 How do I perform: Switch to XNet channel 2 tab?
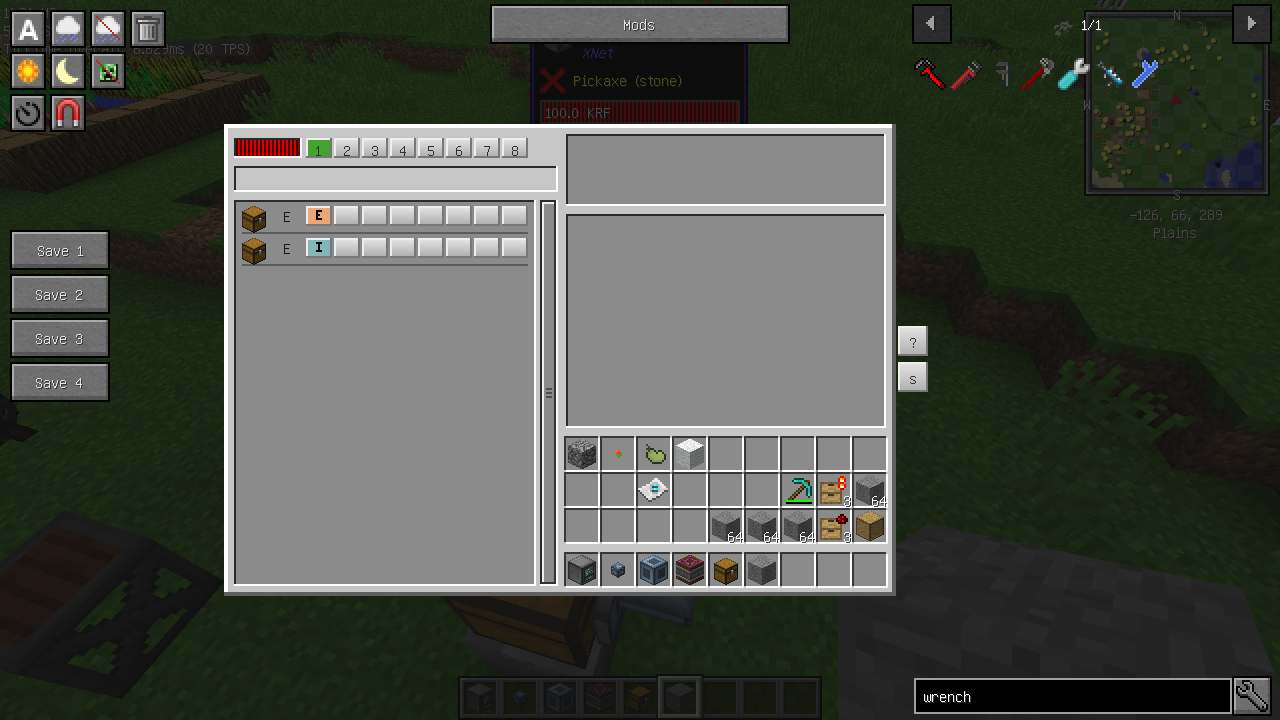[346, 148]
